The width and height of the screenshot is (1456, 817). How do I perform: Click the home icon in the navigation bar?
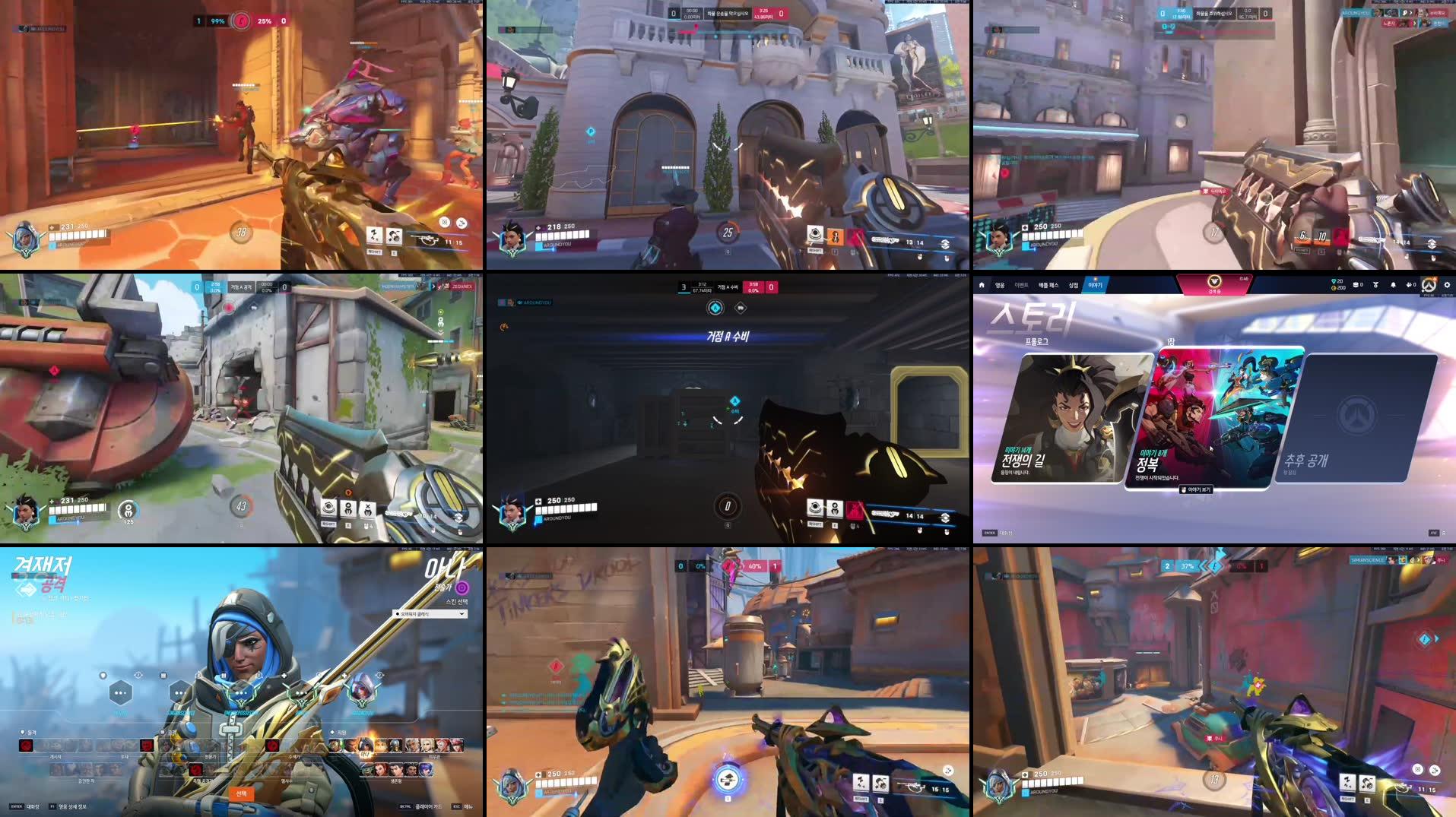pyautogui.click(x=982, y=284)
